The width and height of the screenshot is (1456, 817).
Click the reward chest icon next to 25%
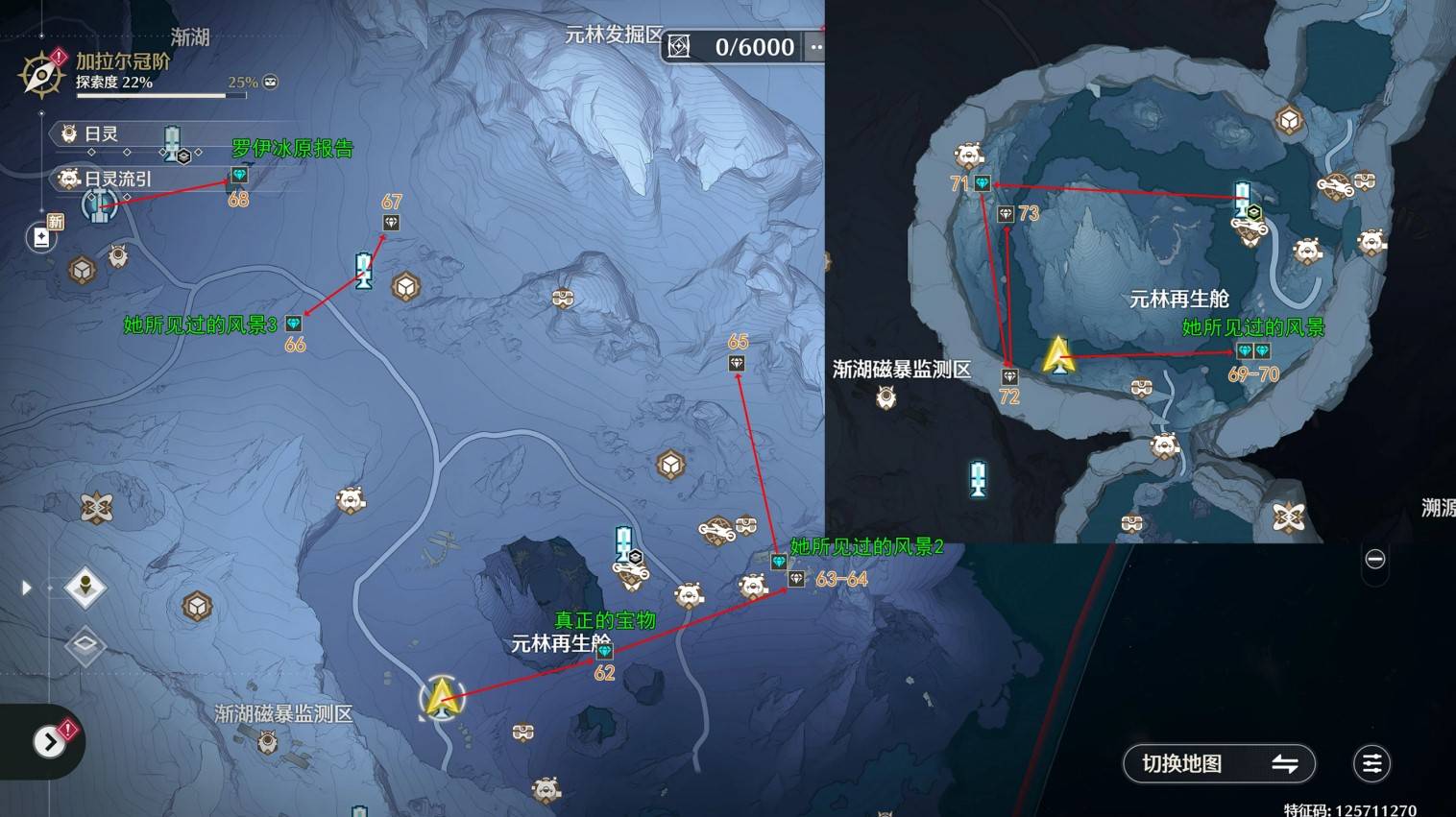[270, 83]
